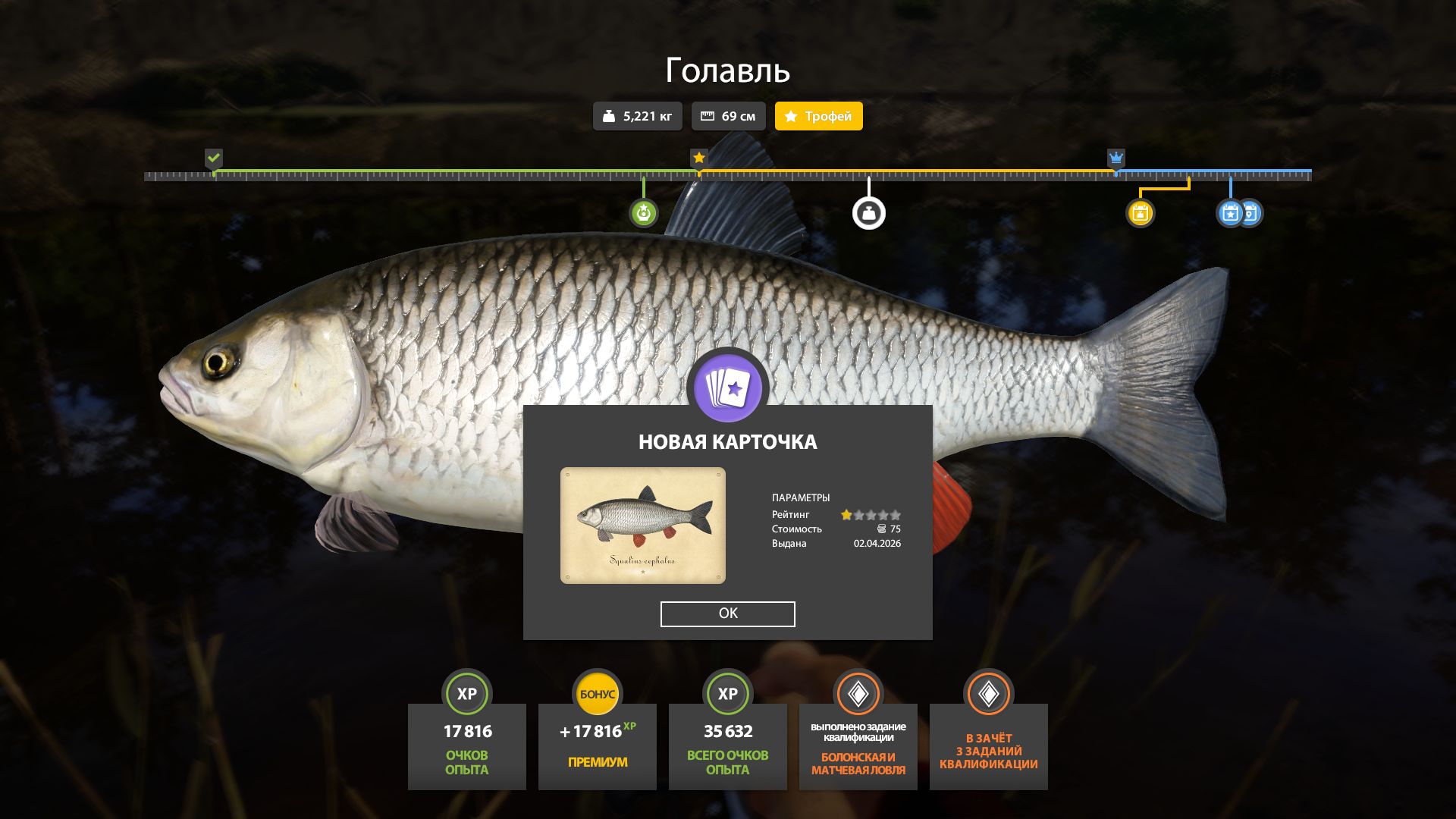
Task: Select the green XP circle showing 17 816
Action: (x=466, y=692)
